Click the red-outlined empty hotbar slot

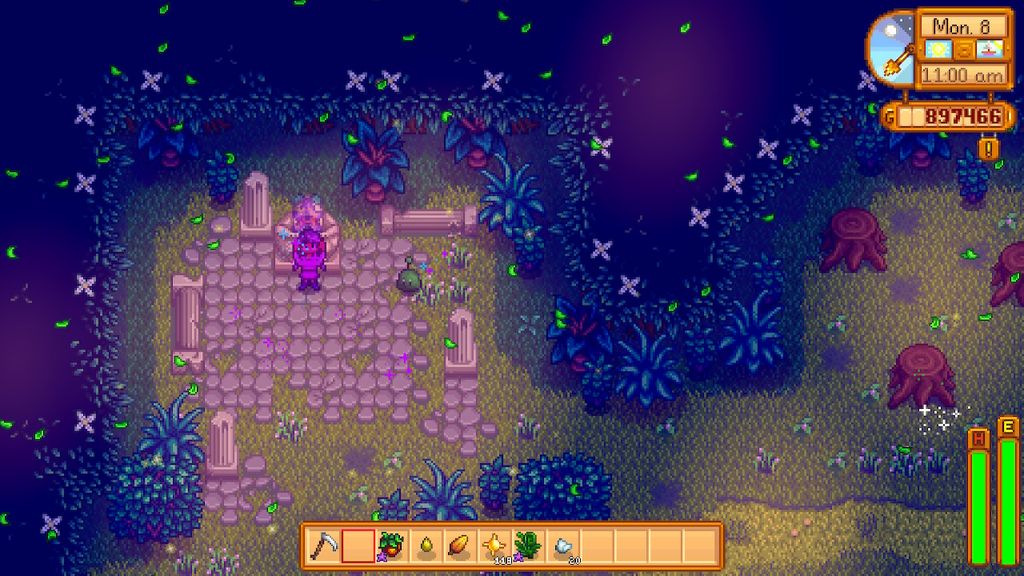358,546
